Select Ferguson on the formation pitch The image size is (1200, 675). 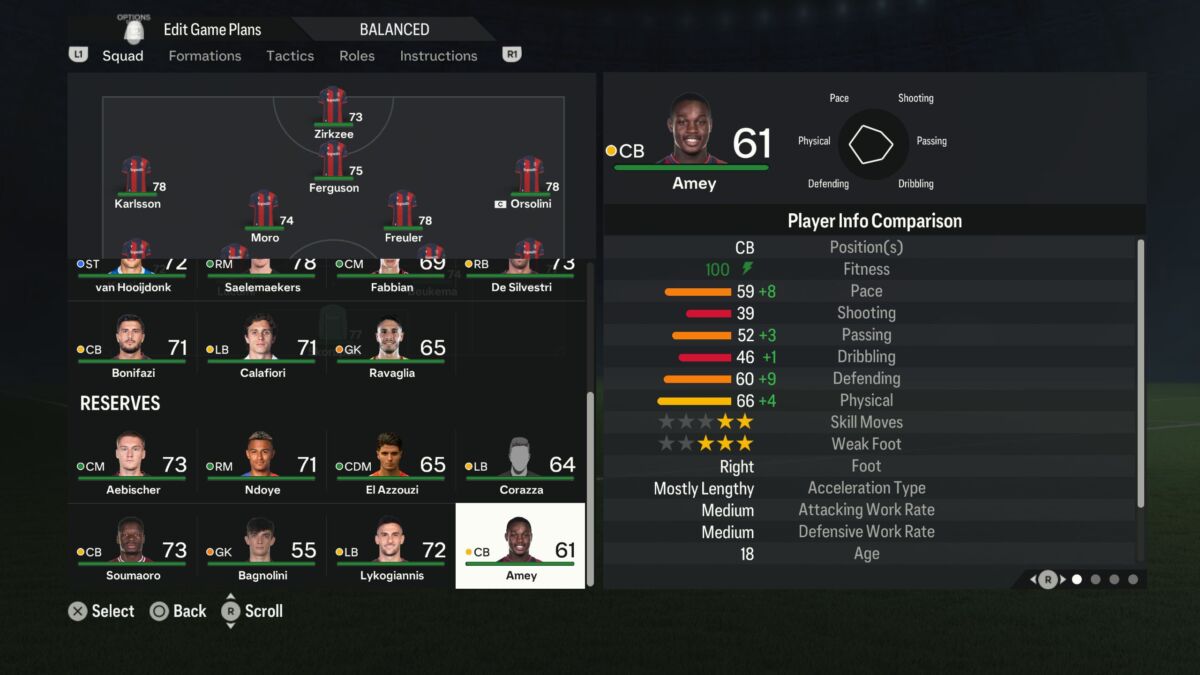(333, 164)
